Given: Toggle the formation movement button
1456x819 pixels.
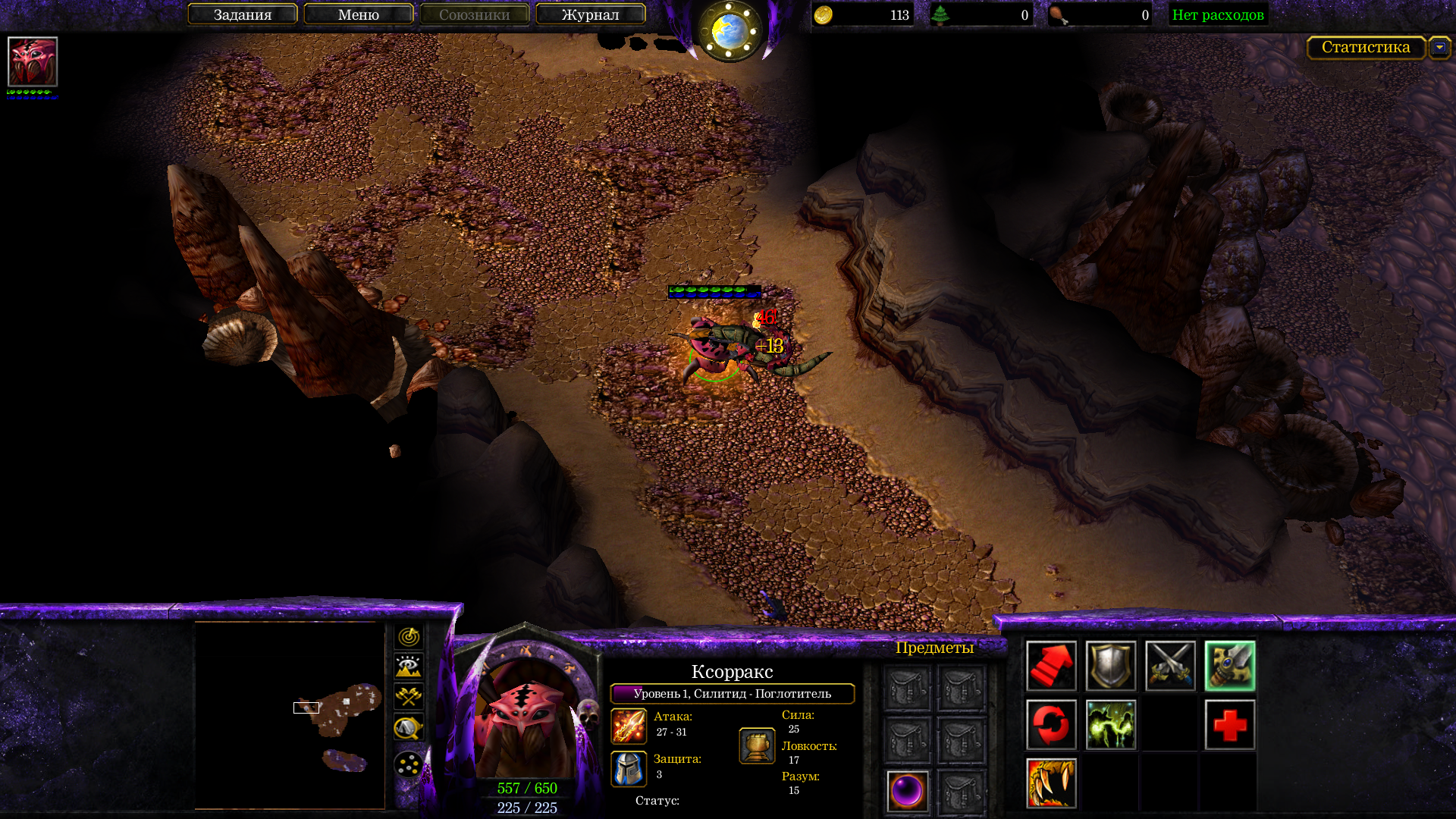Looking at the screenshot, I should pyautogui.click(x=409, y=764).
